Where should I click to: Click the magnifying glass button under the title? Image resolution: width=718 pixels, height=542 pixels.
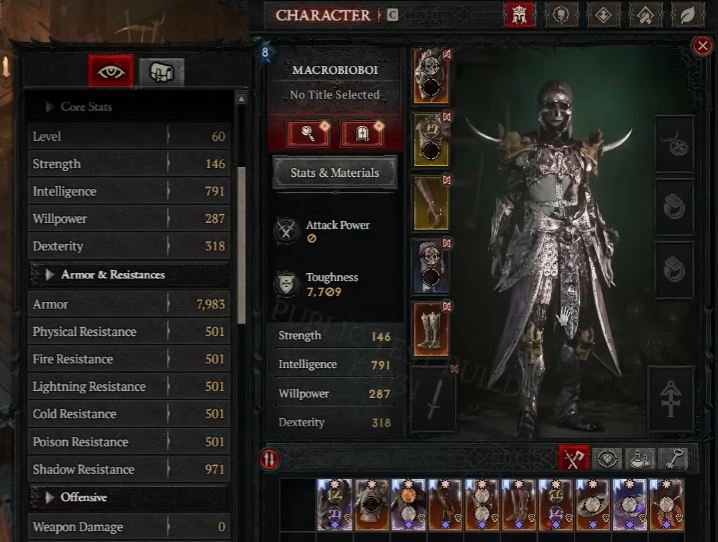pyautogui.click(x=310, y=132)
